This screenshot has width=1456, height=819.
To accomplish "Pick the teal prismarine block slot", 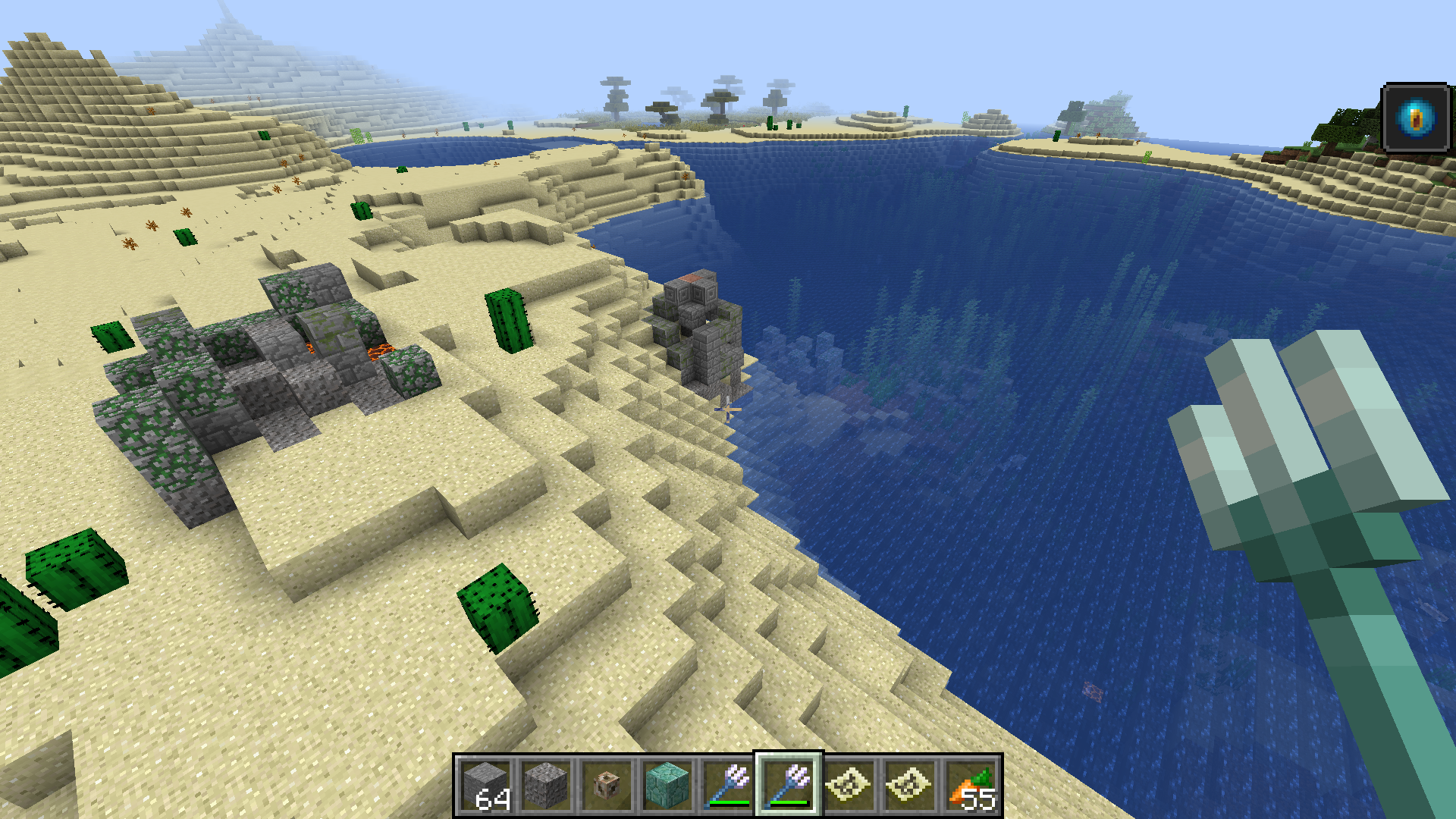I will [x=667, y=786].
